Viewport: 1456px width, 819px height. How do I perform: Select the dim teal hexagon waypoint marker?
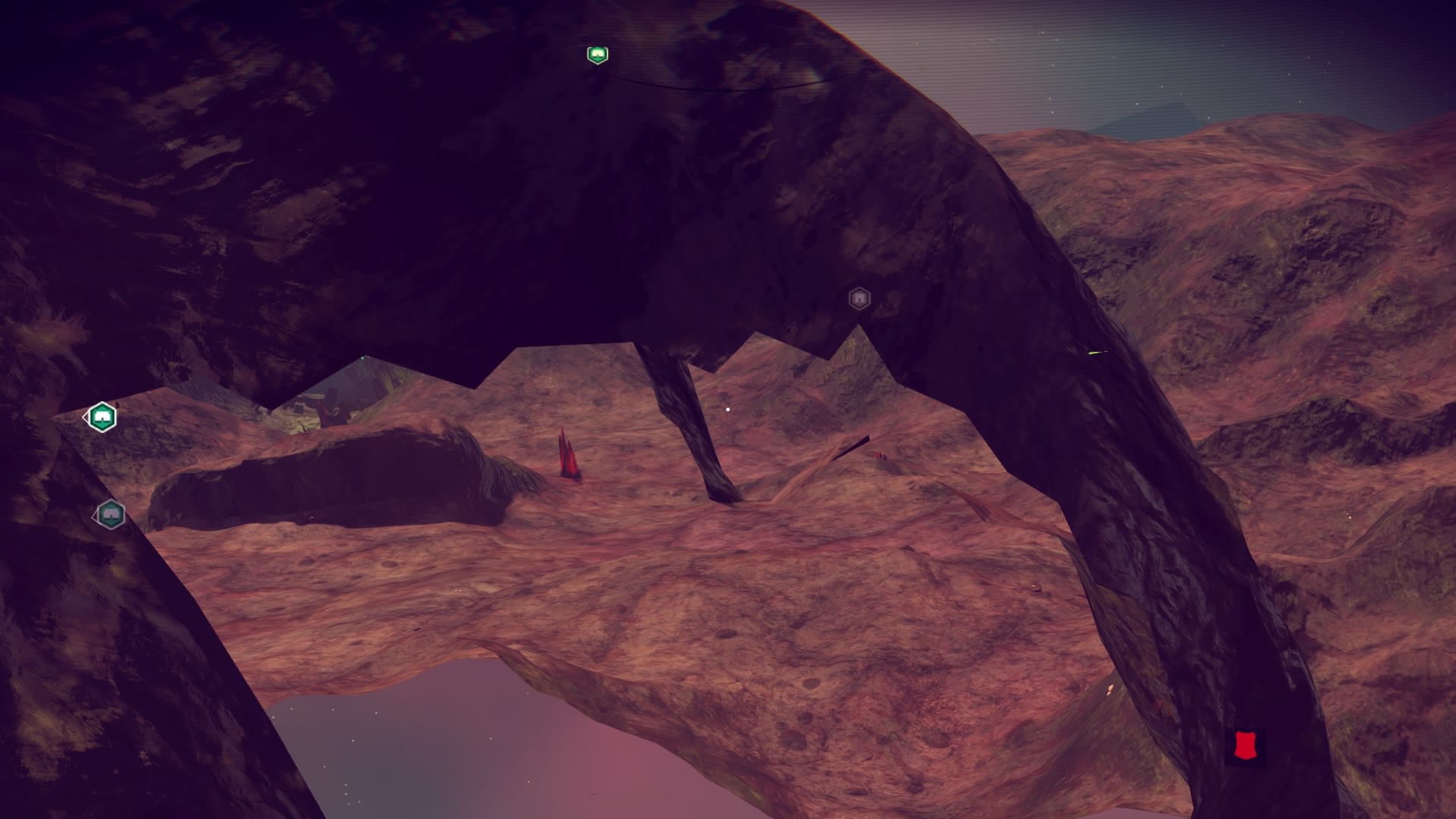[x=111, y=515]
